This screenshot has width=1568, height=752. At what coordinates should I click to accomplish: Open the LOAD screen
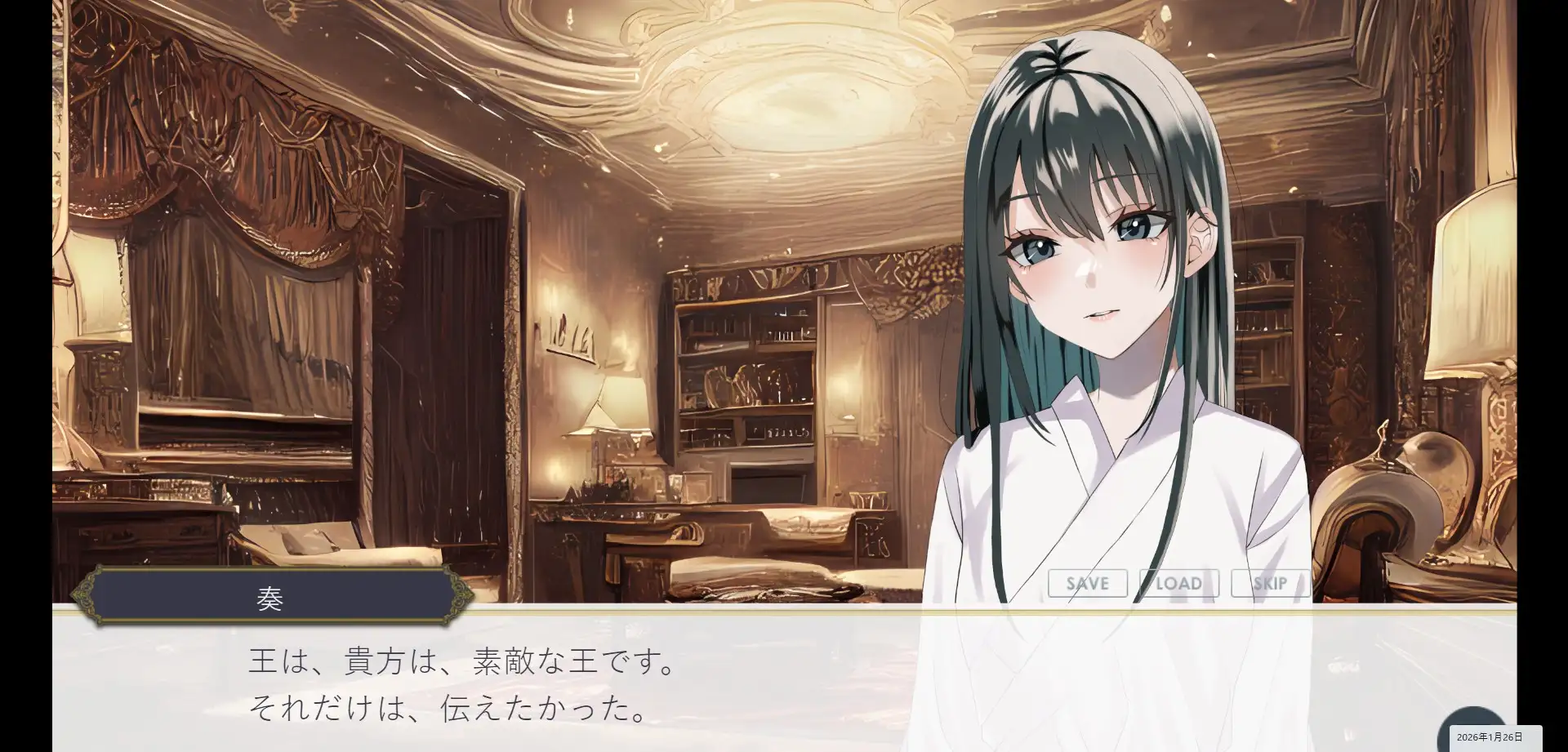pyautogui.click(x=1179, y=583)
